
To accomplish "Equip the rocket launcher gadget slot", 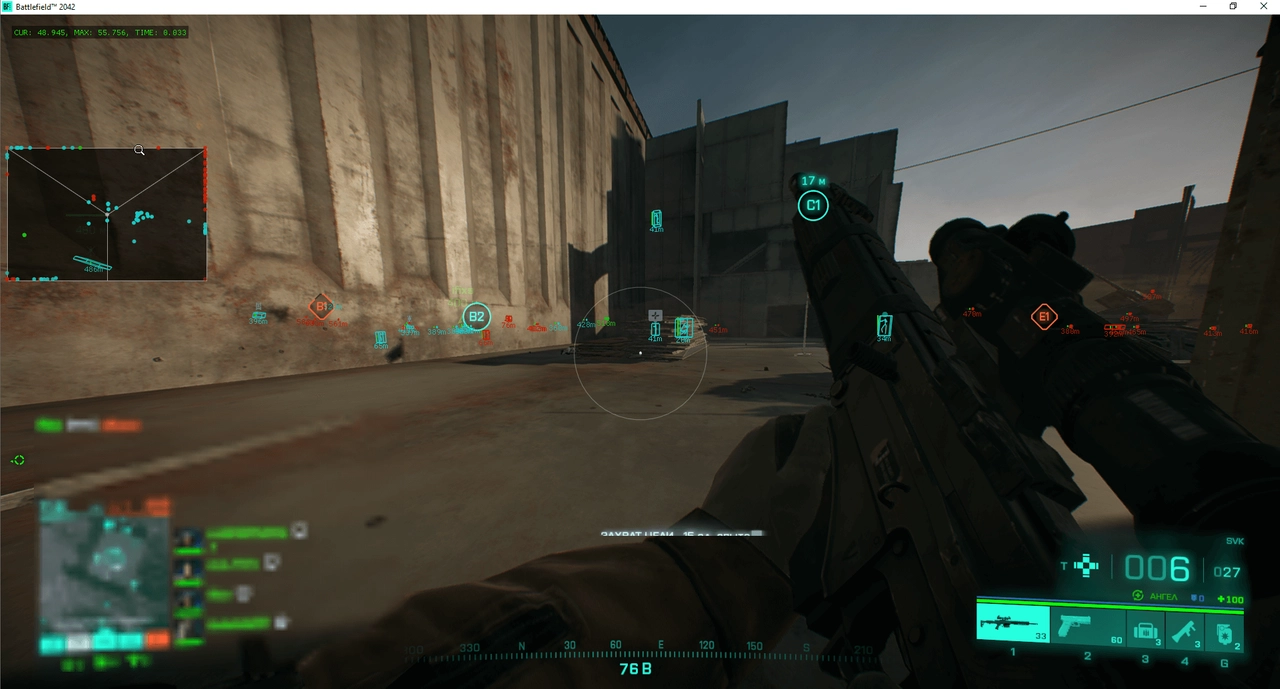I will coord(1184,630).
